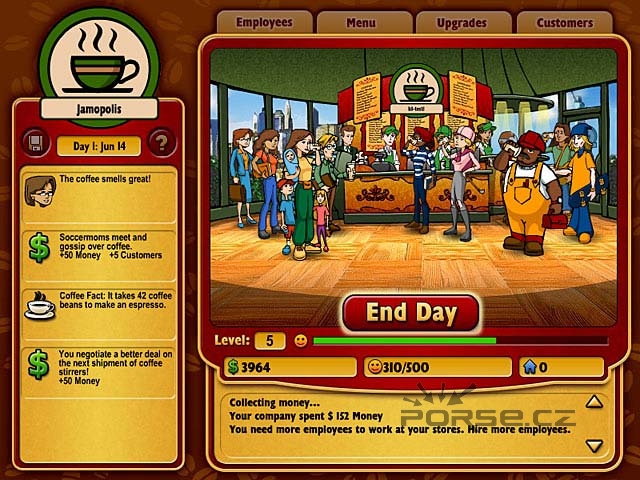End the current day
Image resolution: width=640 pixels, height=480 pixels.
[411, 312]
